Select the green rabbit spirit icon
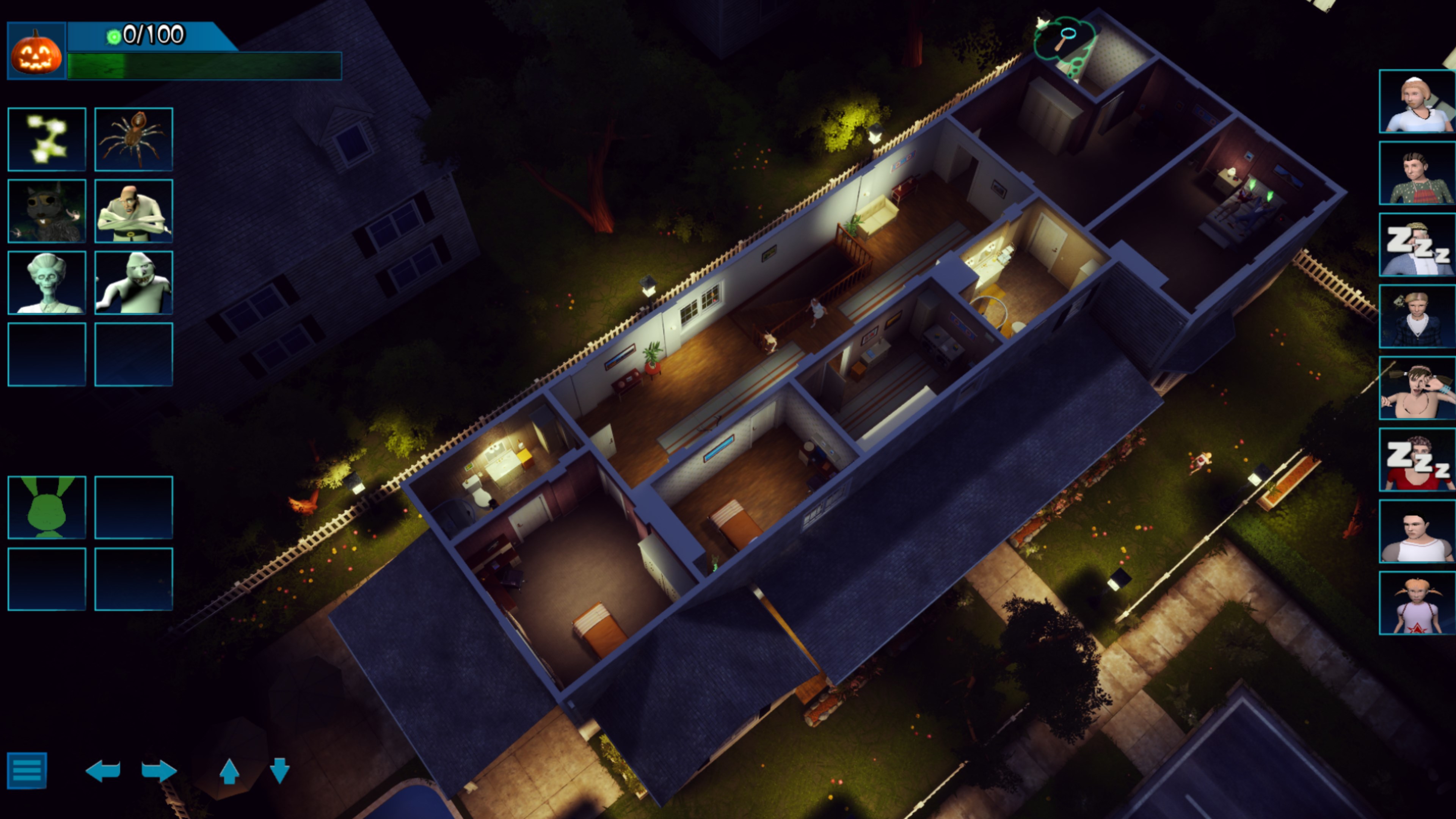This screenshot has width=1456, height=819. pyautogui.click(x=47, y=508)
